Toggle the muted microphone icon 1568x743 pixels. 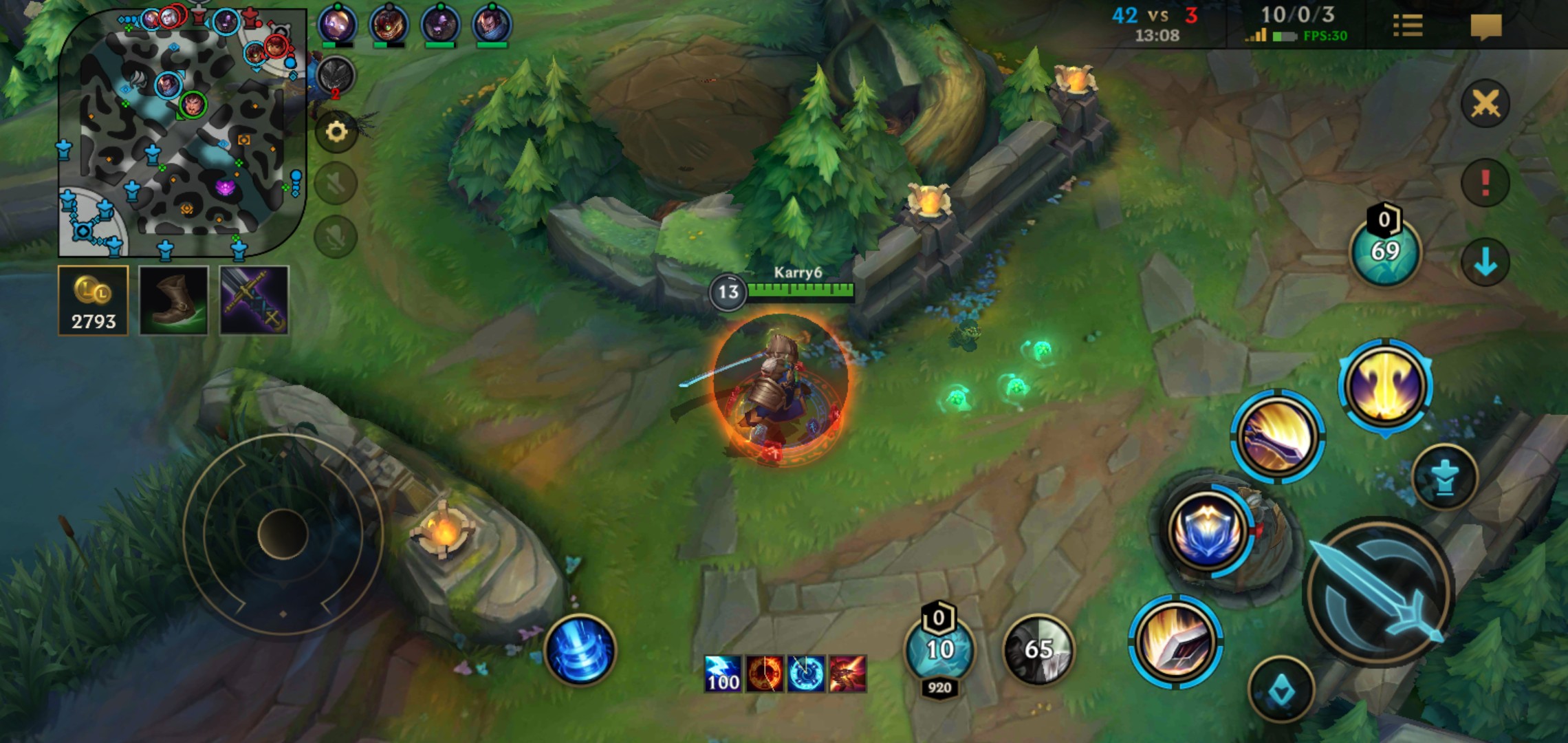(x=336, y=237)
